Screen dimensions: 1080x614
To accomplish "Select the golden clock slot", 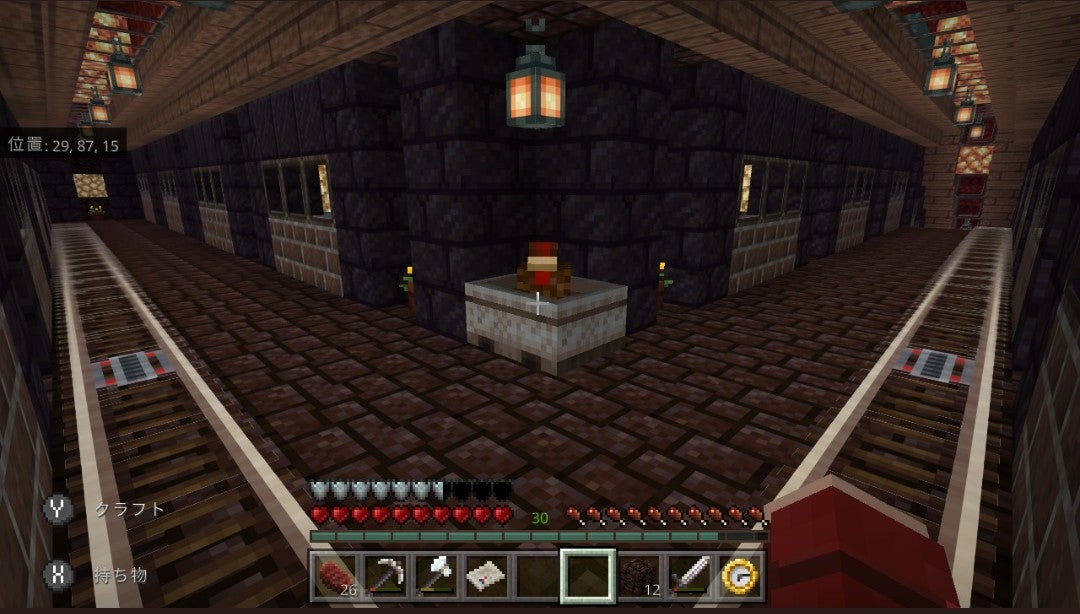I will pyautogui.click(x=741, y=575).
